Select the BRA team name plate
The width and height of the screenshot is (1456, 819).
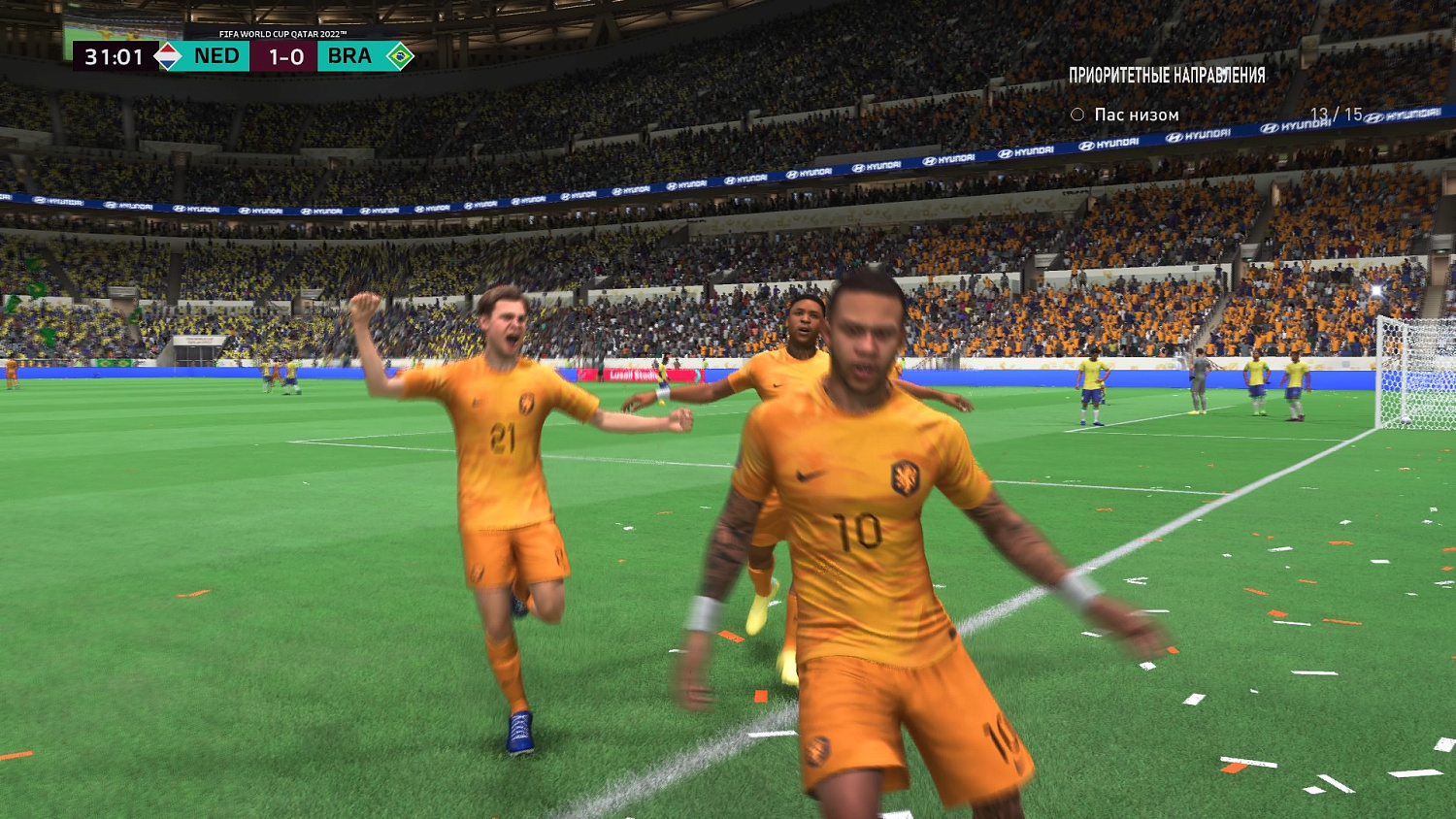349,55
